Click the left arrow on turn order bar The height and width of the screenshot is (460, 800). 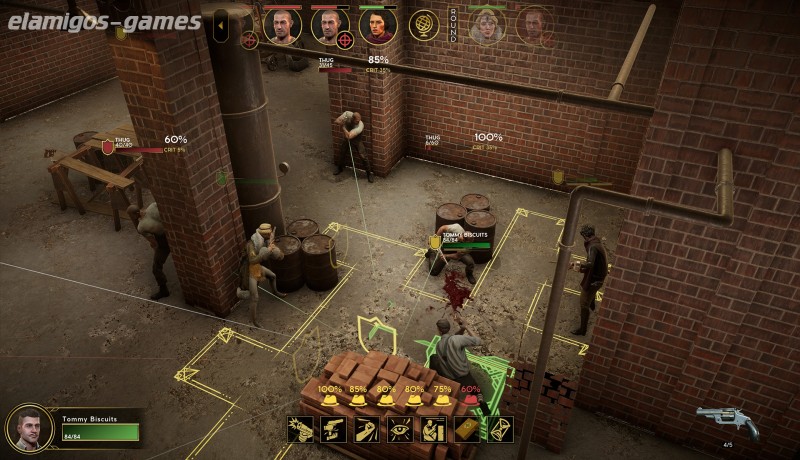click(x=222, y=26)
